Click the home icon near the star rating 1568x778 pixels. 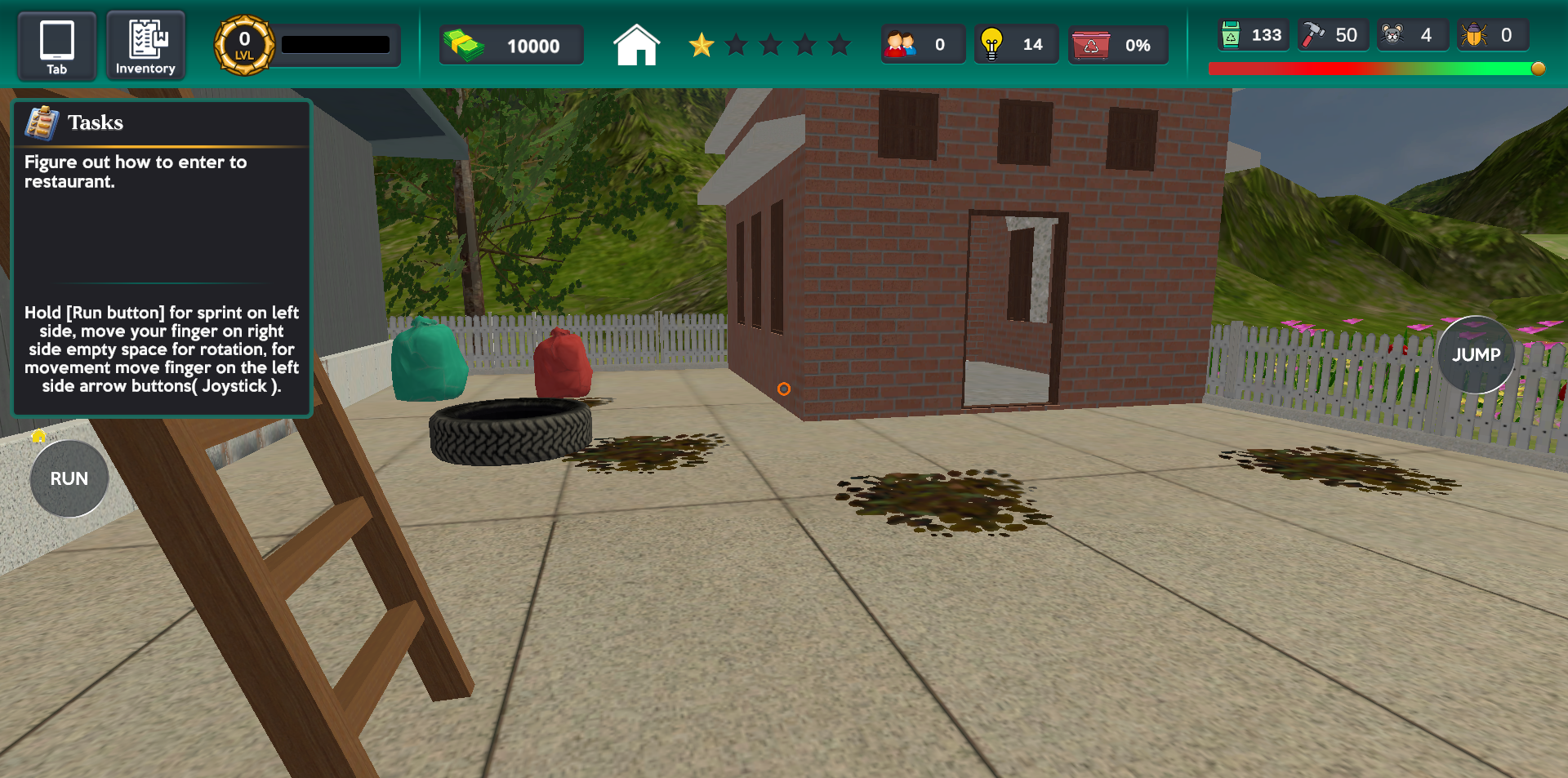[636, 47]
